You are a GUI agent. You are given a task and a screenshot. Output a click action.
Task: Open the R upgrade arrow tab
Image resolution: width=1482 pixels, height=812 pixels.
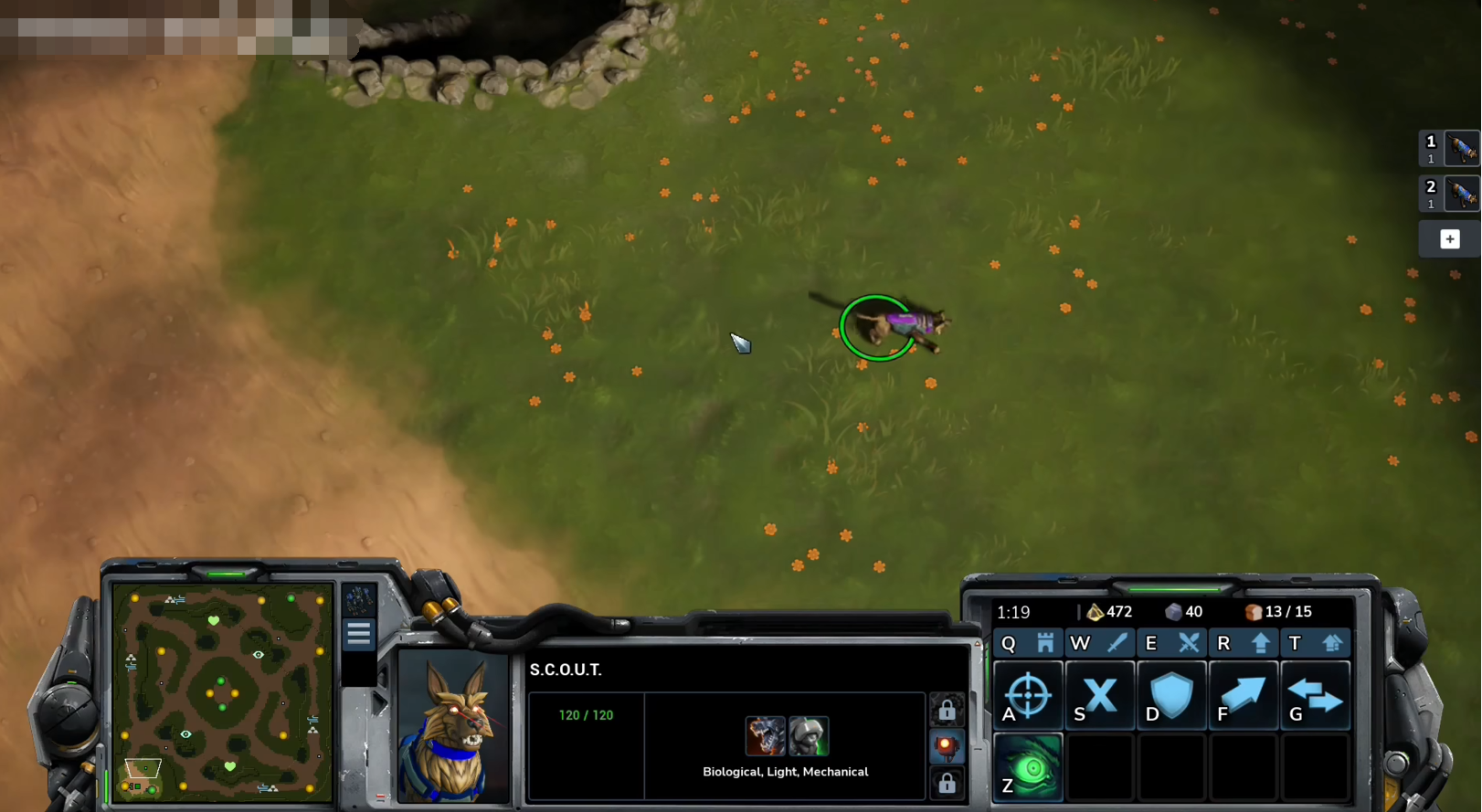point(1243,643)
